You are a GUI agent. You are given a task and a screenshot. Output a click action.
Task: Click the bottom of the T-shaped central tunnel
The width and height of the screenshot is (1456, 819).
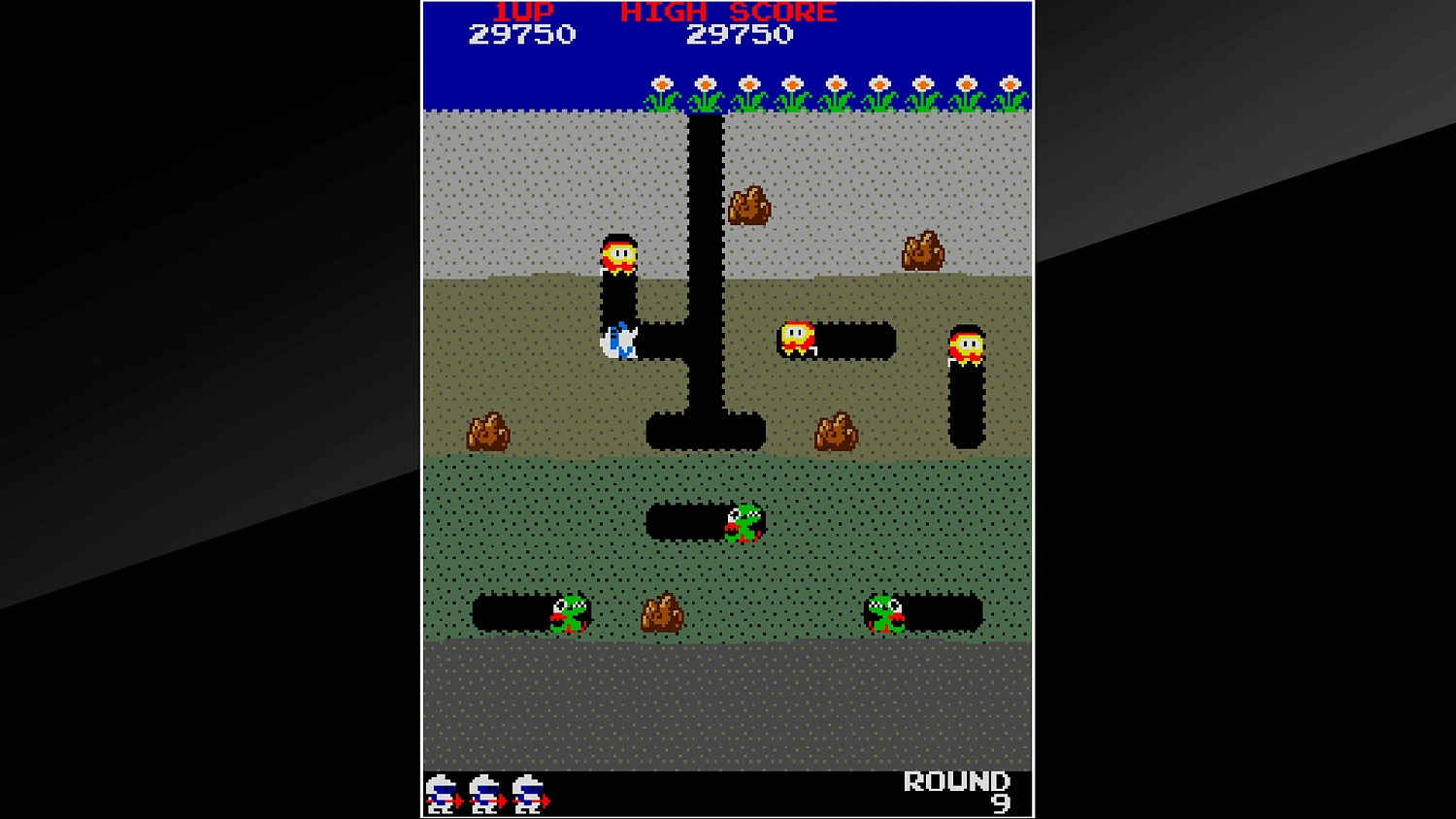click(707, 432)
